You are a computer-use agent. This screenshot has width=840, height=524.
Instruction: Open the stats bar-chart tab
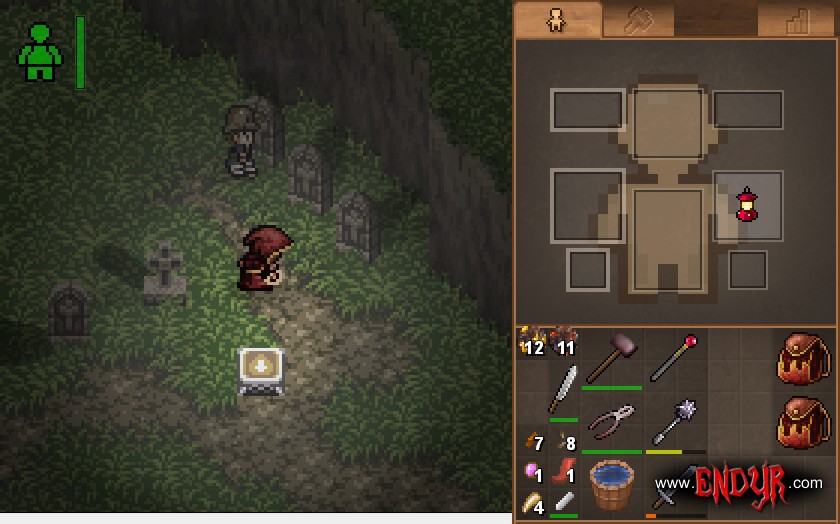797,21
